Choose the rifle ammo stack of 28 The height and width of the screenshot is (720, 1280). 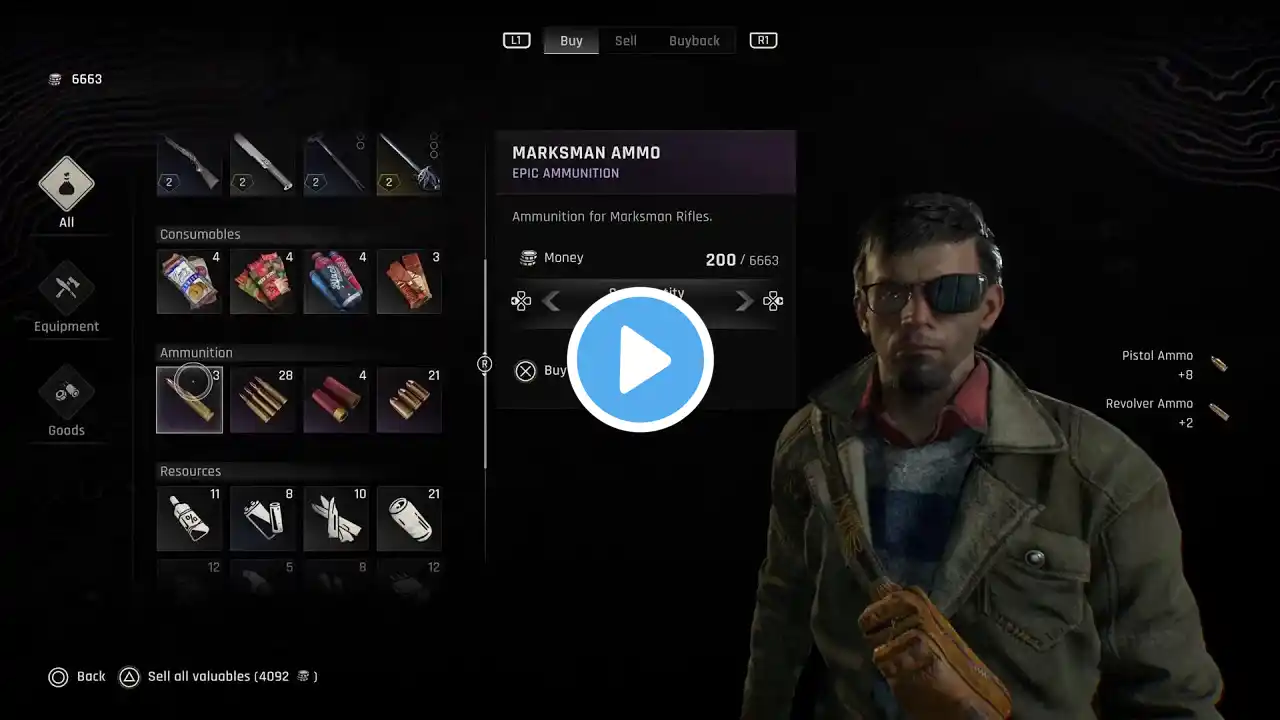tap(263, 400)
